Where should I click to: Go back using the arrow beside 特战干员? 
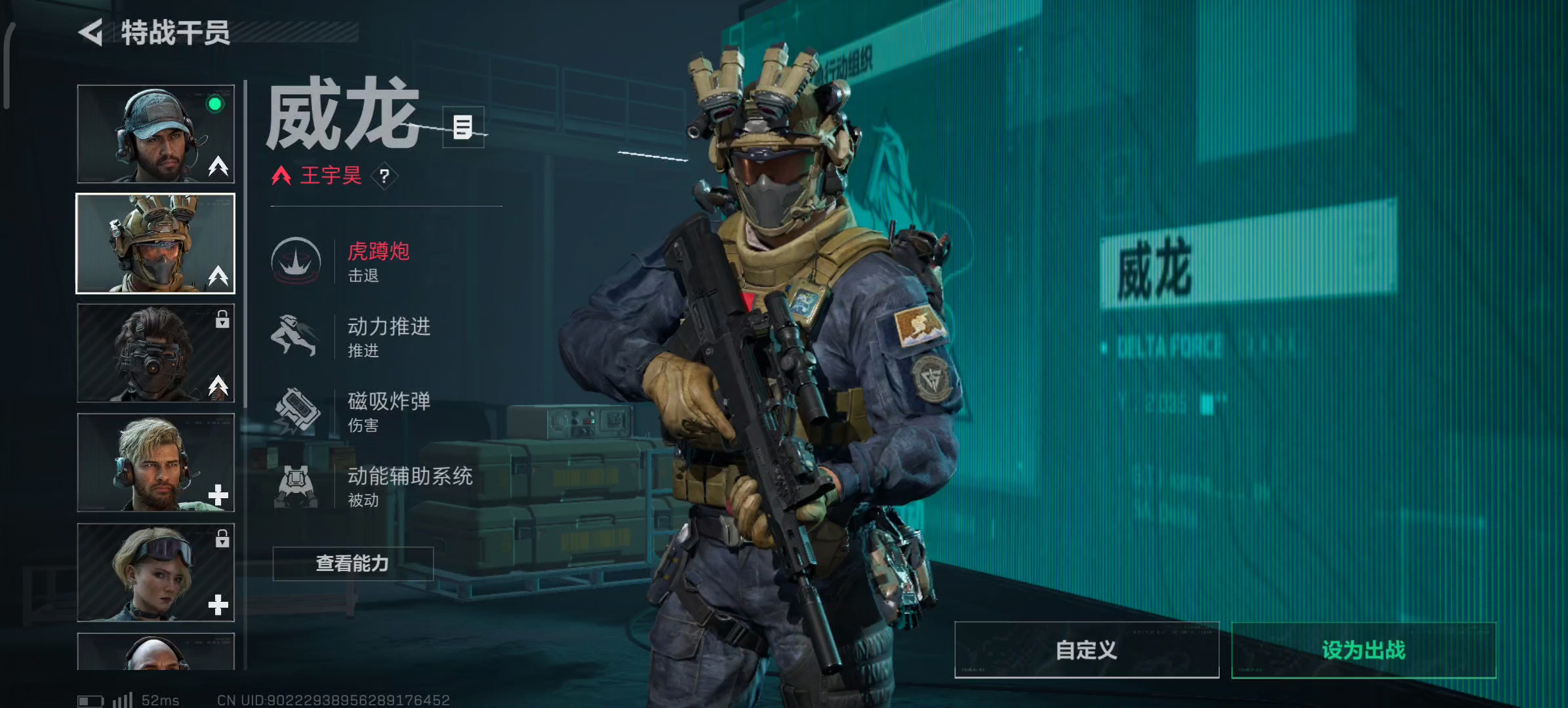[x=91, y=33]
